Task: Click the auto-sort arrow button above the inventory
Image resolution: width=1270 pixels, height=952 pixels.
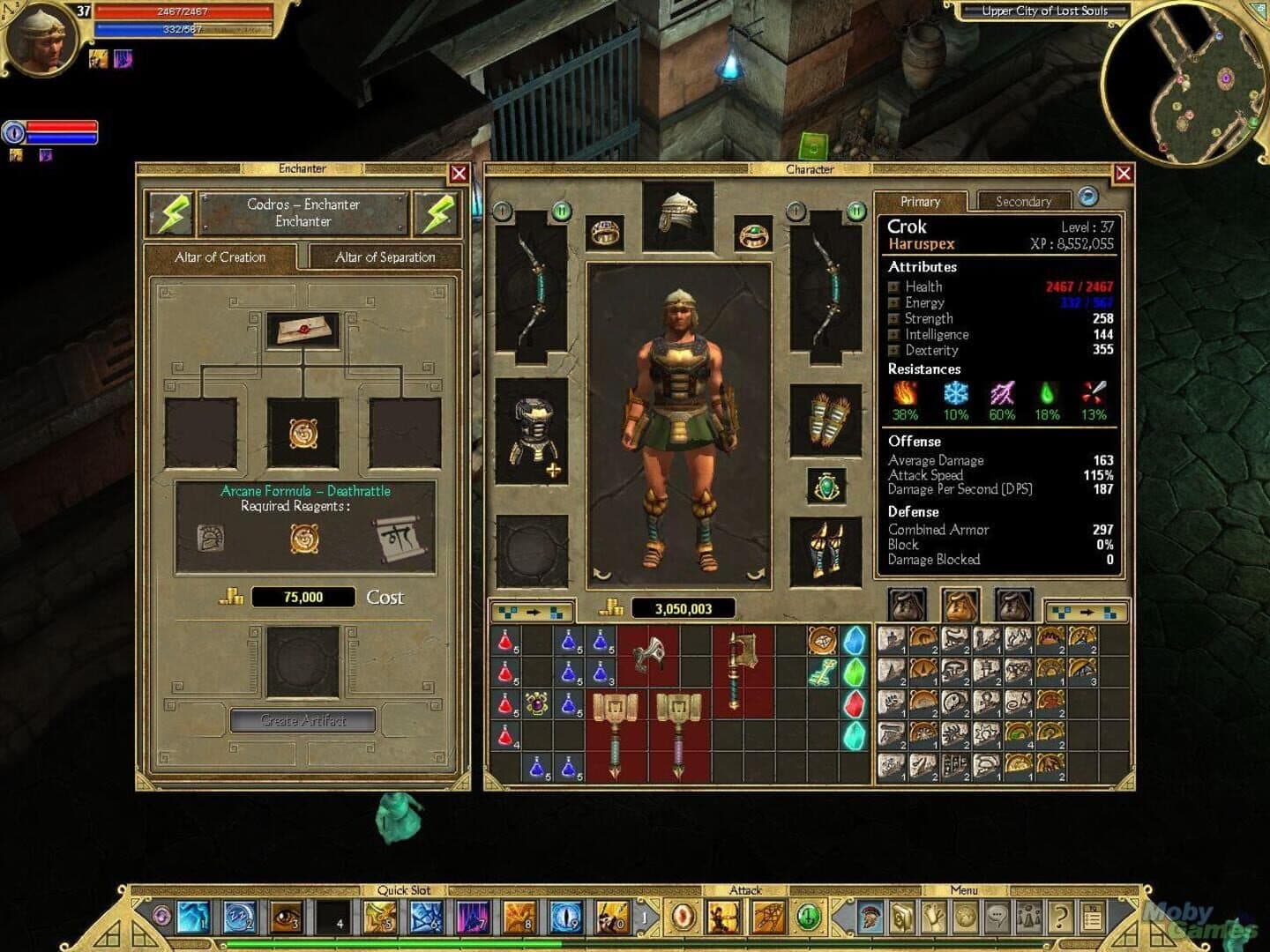Action: point(533,610)
